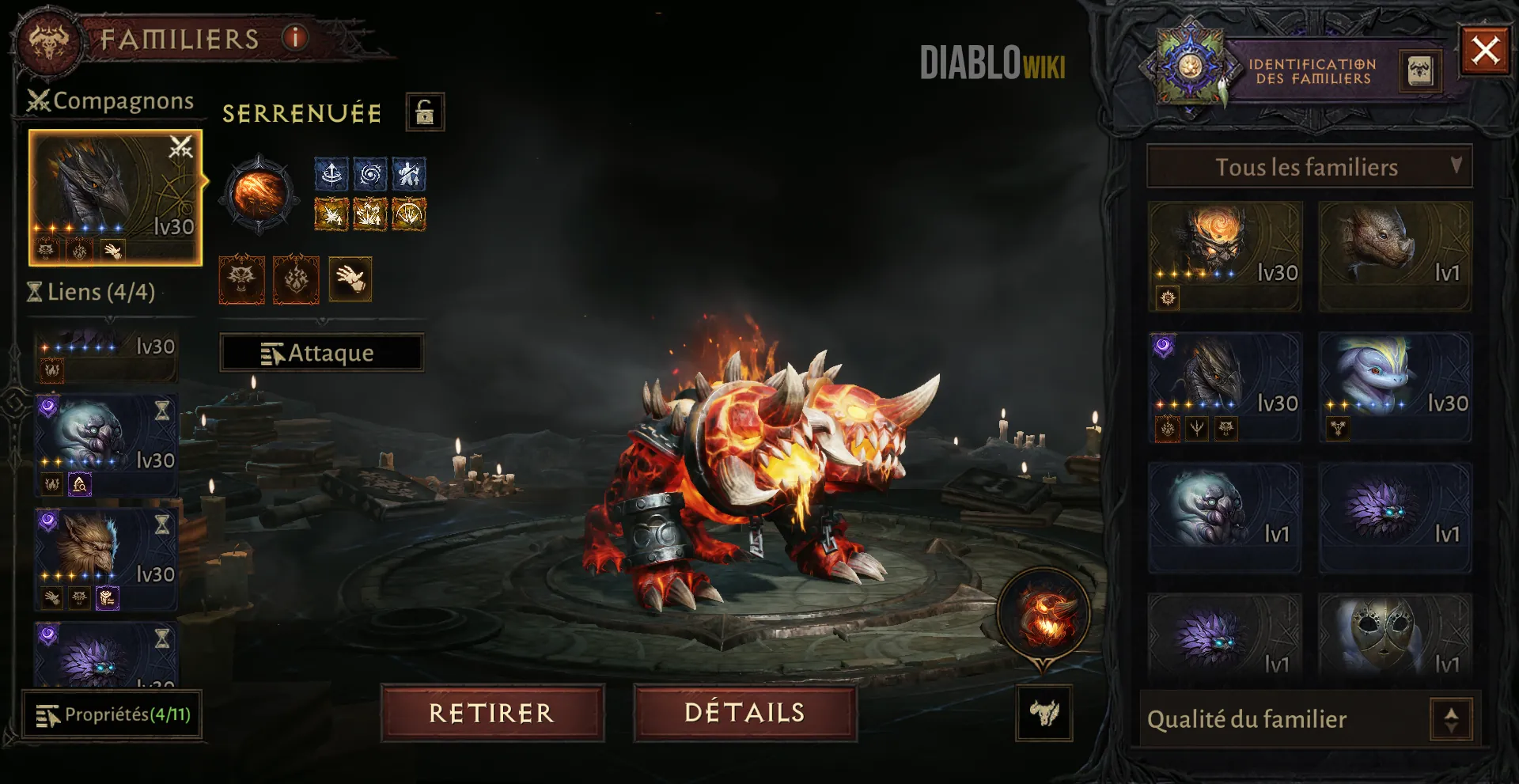The width and height of the screenshot is (1519, 784).
Task: Toggle the lock next to Serrenuée's name
Action: point(424,112)
